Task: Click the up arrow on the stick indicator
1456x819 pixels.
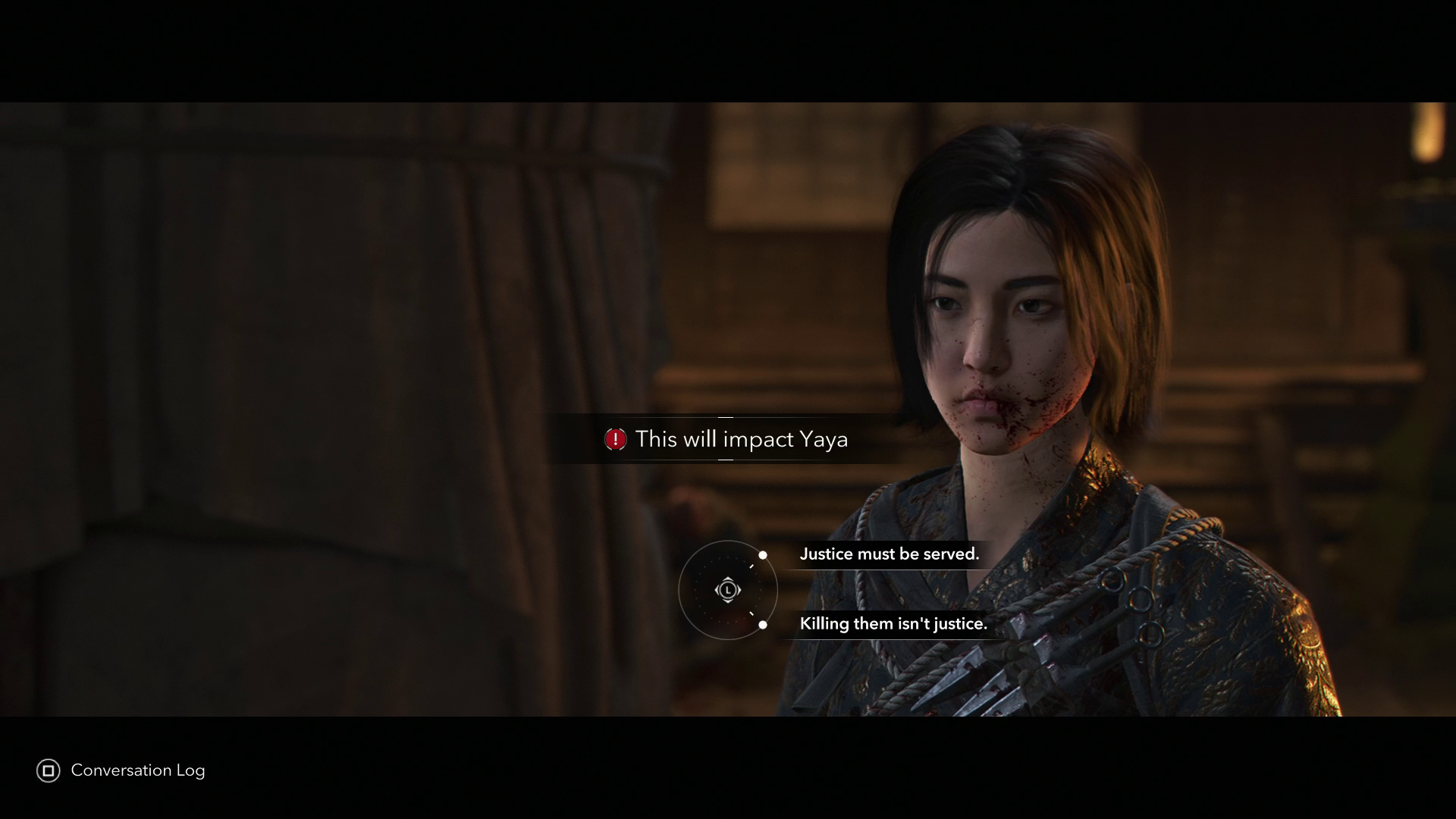Action: pos(728,579)
